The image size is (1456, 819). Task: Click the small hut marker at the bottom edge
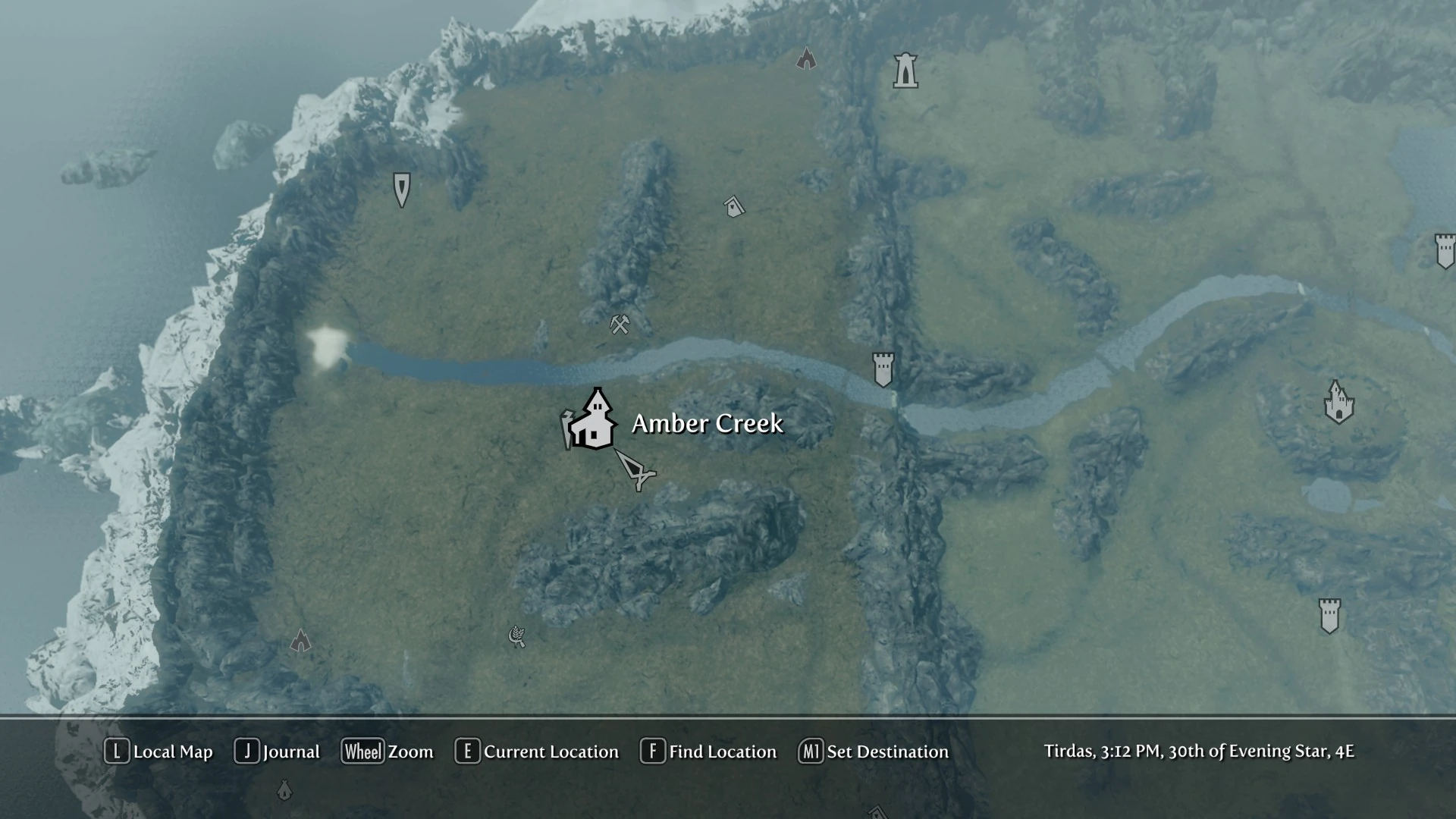click(x=284, y=789)
